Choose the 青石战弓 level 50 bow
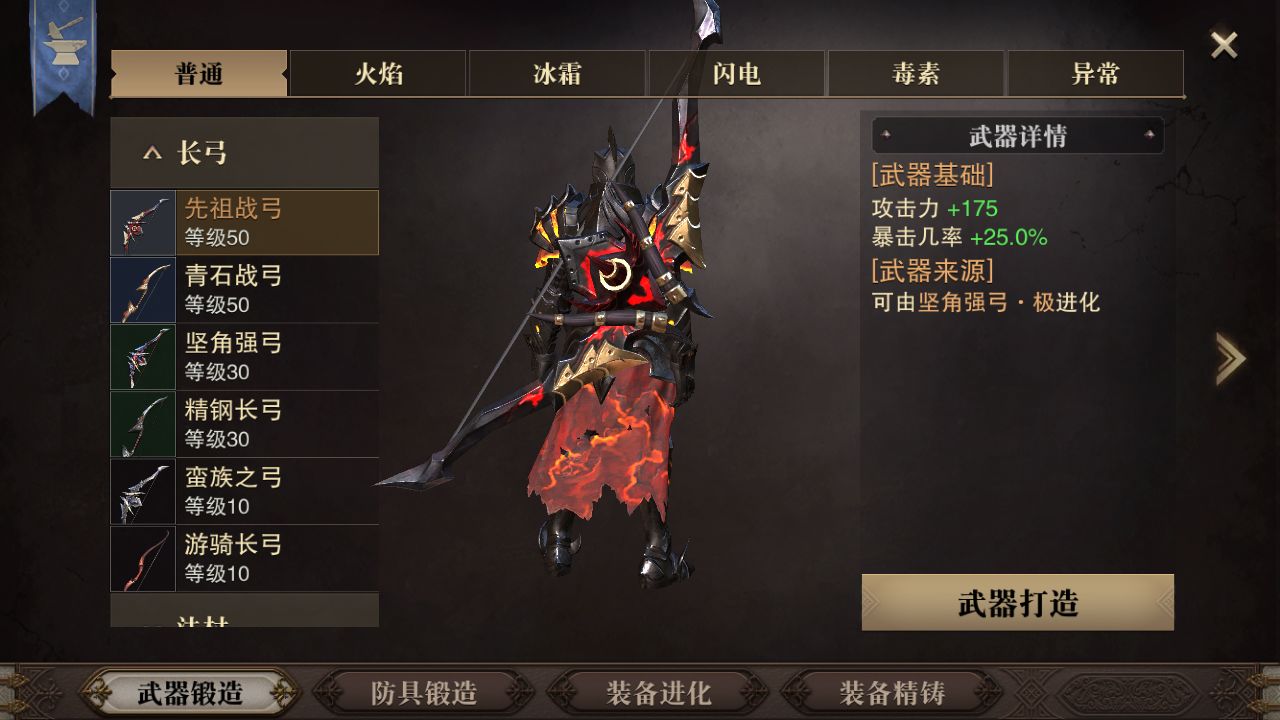Screen dimensions: 1280x720 pos(244,289)
